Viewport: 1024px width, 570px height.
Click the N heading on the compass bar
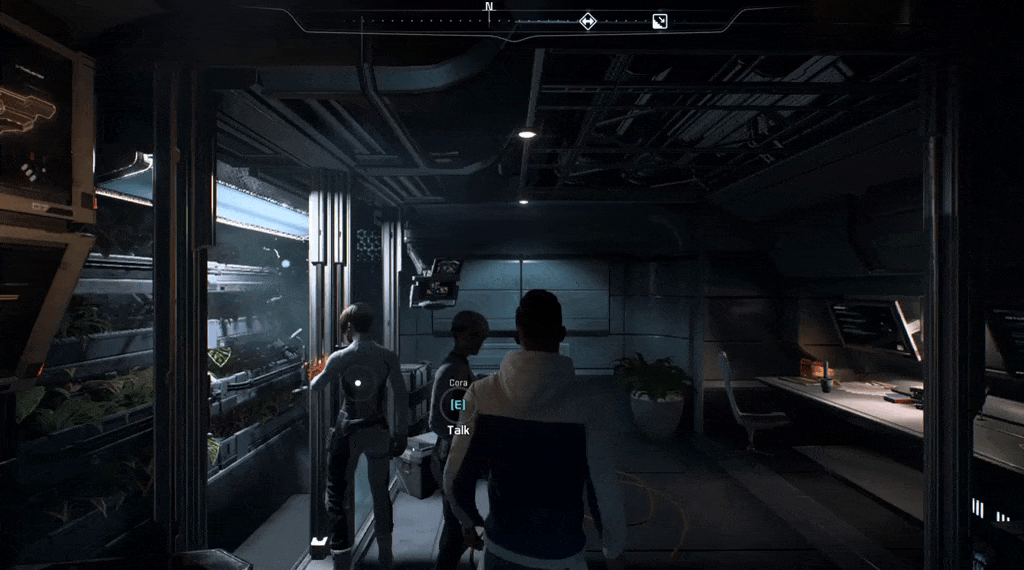tap(489, 7)
